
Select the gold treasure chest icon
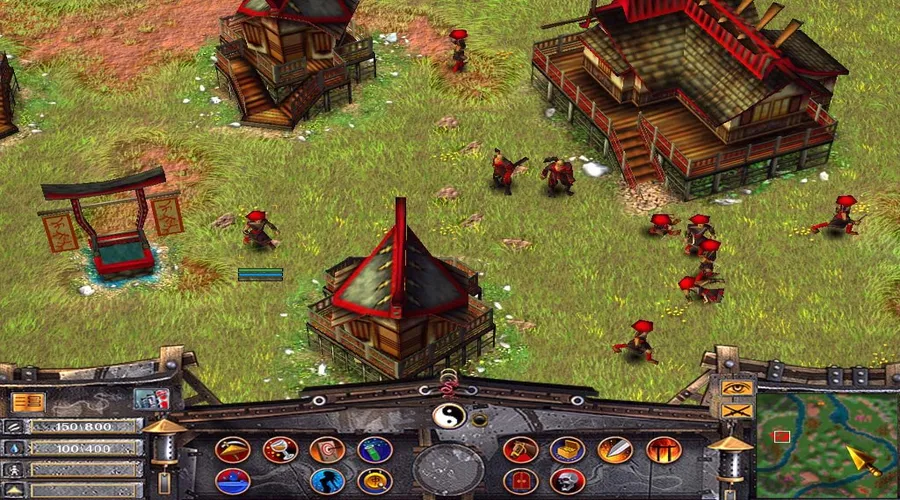567,450
